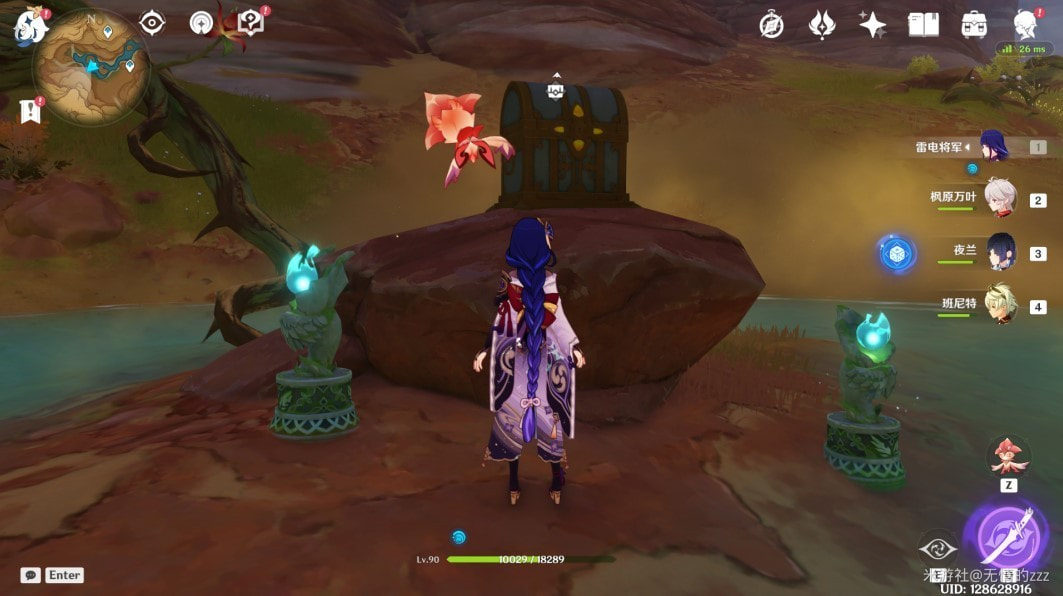
Task: Open the compass events icon
Action: pyautogui.click(x=771, y=25)
